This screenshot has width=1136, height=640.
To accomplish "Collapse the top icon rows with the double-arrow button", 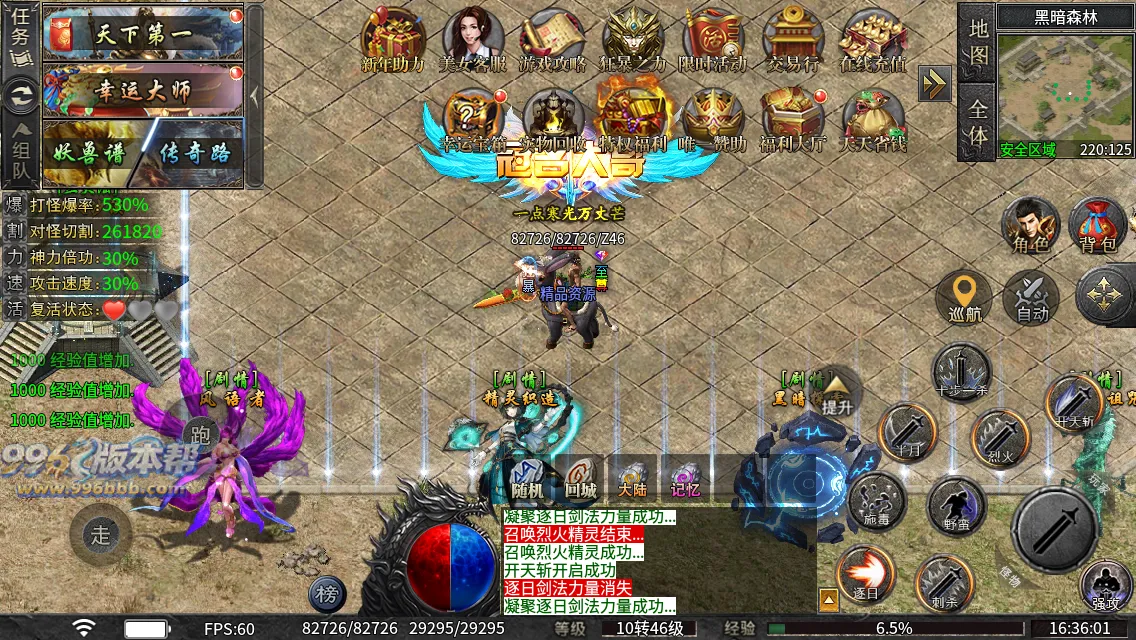I will tap(935, 83).
